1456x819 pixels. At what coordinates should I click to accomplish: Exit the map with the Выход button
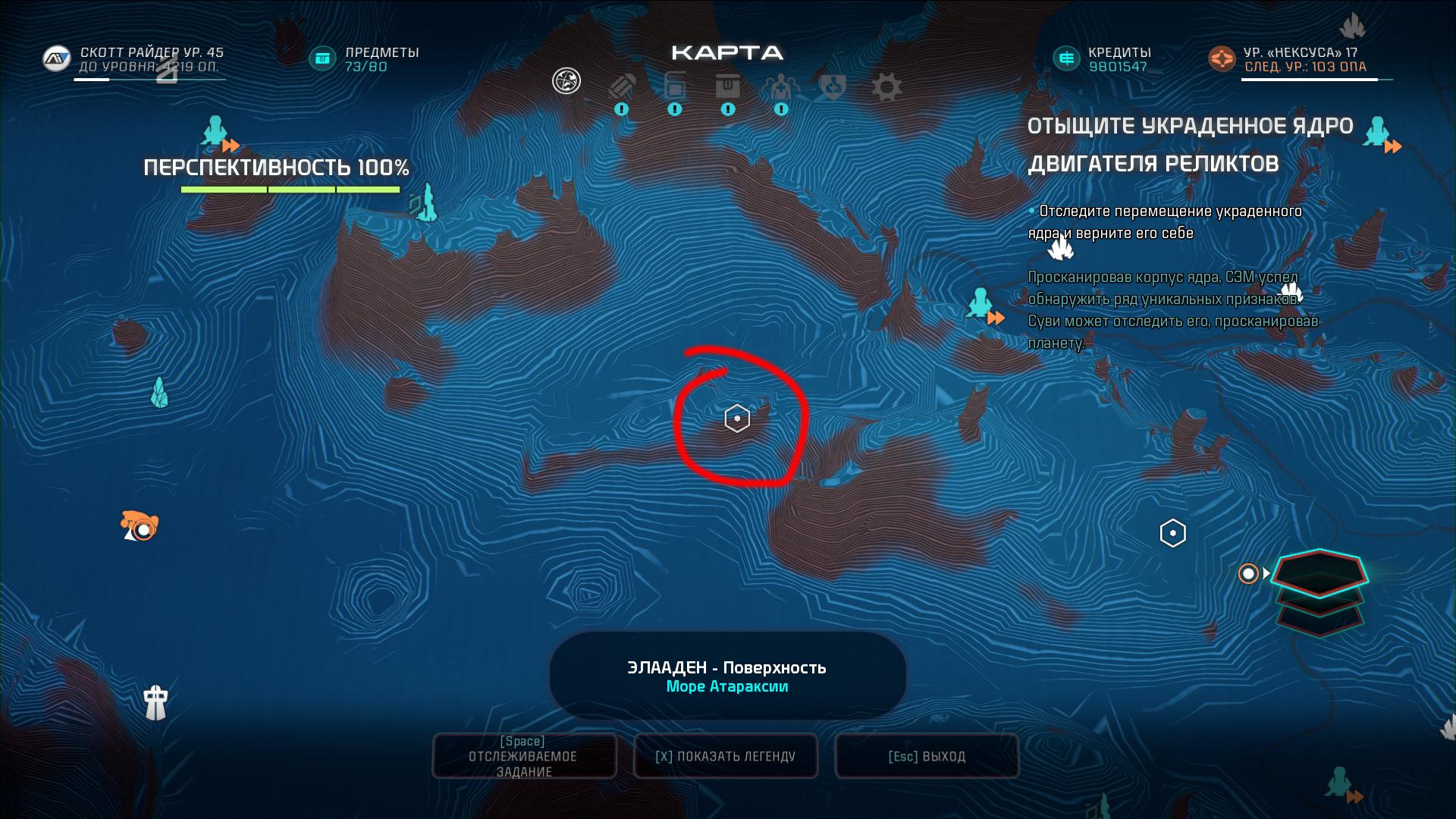[x=927, y=756]
